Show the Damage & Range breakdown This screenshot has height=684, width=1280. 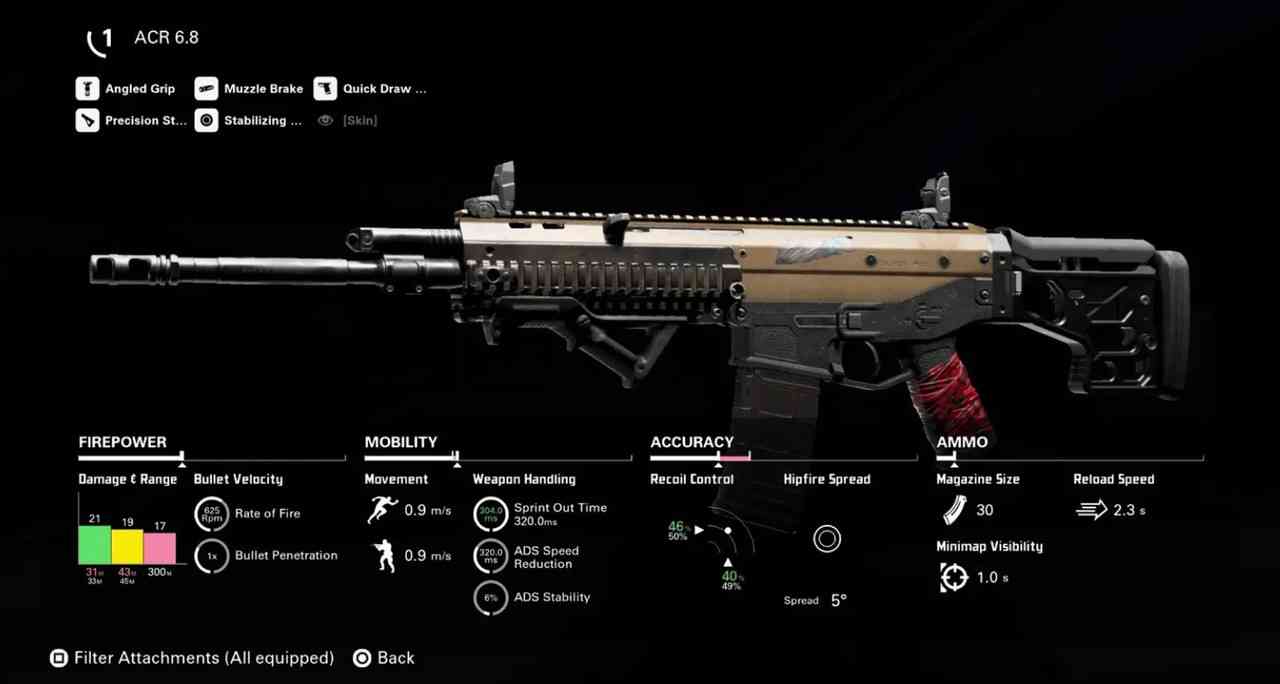(x=128, y=479)
